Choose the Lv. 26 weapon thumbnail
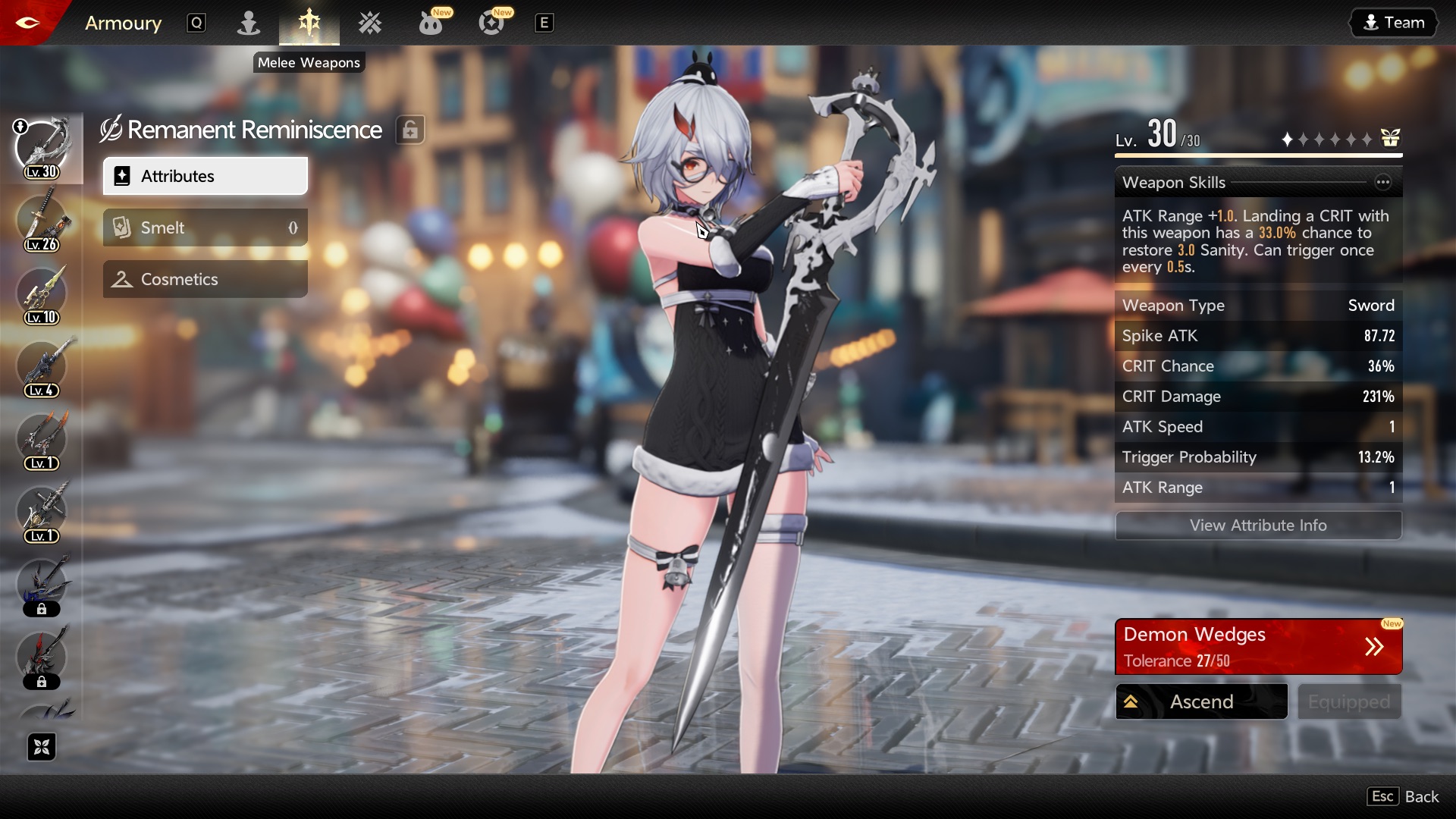Image resolution: width=1456 pixels, height=819 pixels. coord(42,221)
